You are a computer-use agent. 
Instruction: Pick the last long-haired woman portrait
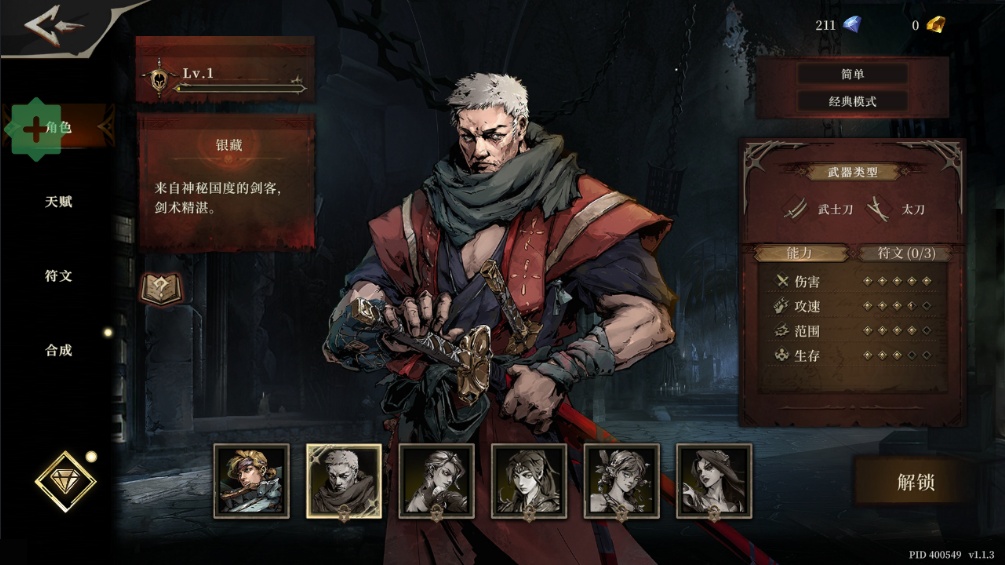(x=714, y=481)
